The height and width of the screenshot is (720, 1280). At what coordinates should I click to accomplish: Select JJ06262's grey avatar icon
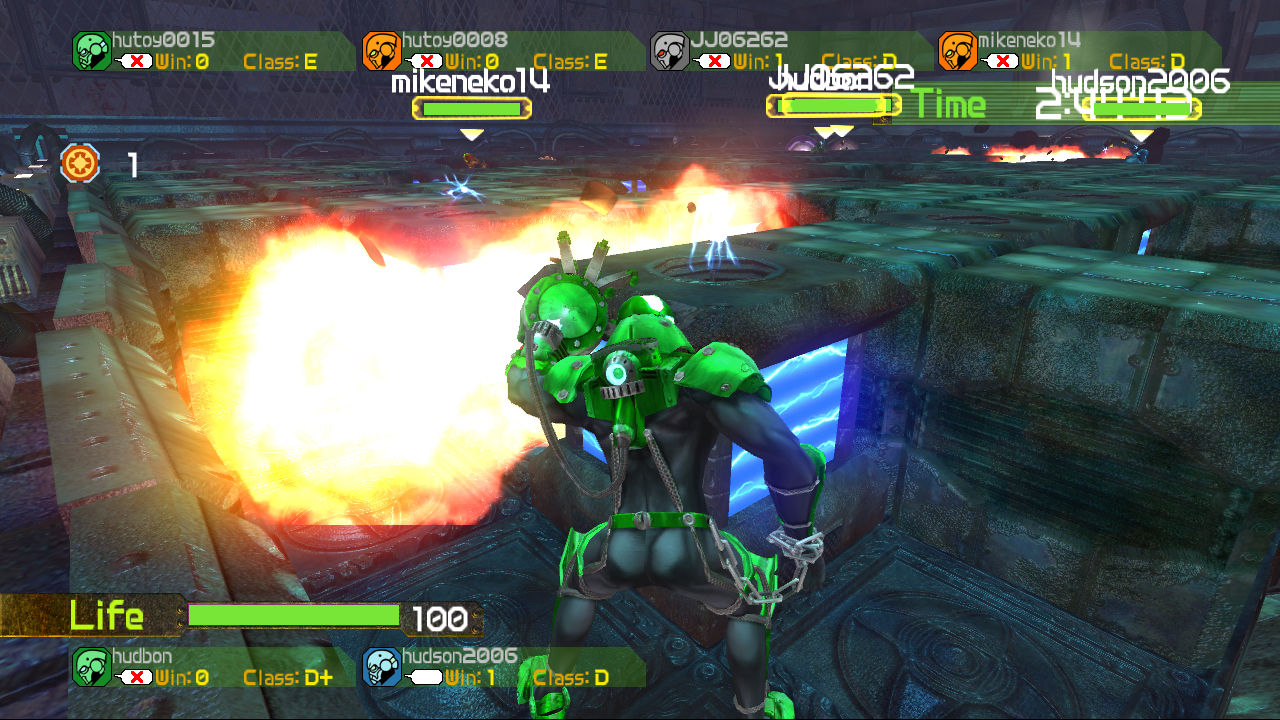click(669, 51)
